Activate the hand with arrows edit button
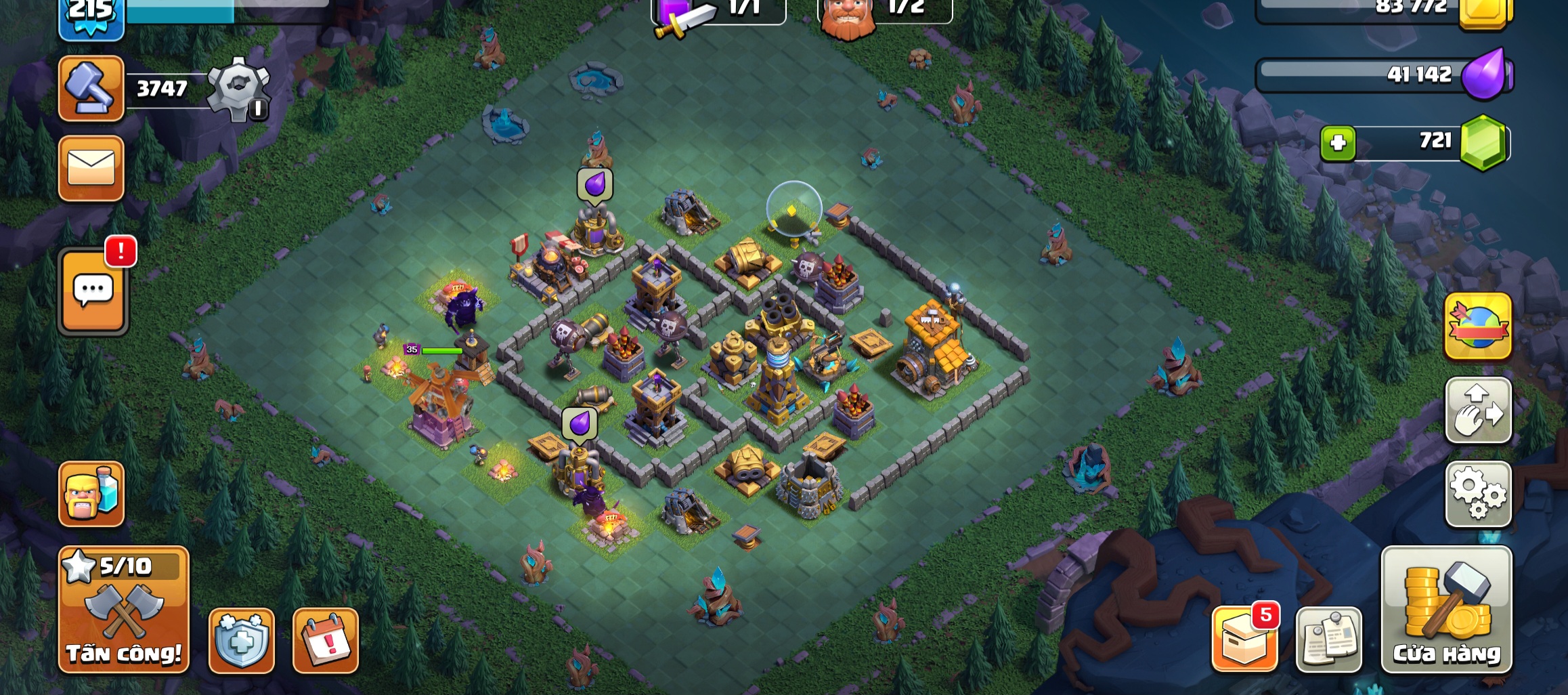This screenshot has width=1568, height=695. point(1478,410)
